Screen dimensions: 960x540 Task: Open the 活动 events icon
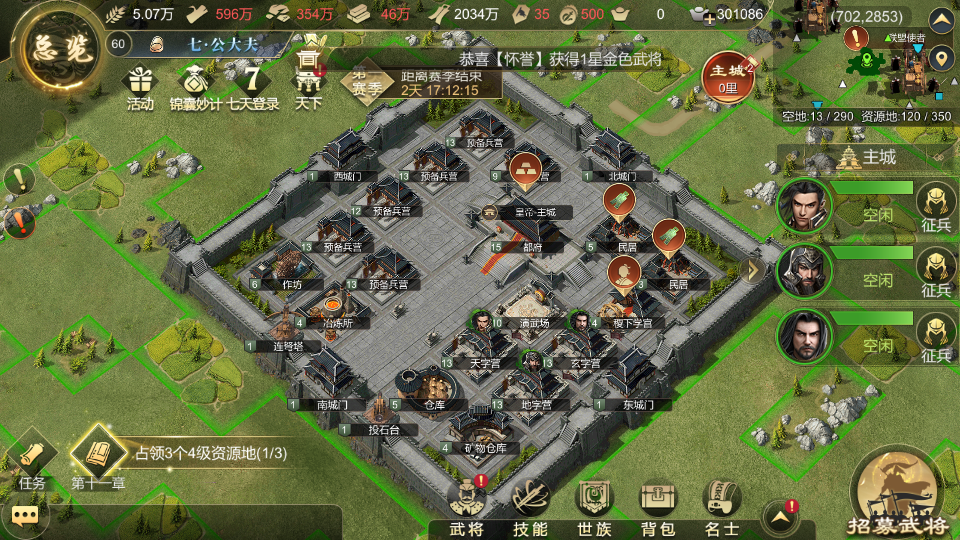[x=139, y=84]
